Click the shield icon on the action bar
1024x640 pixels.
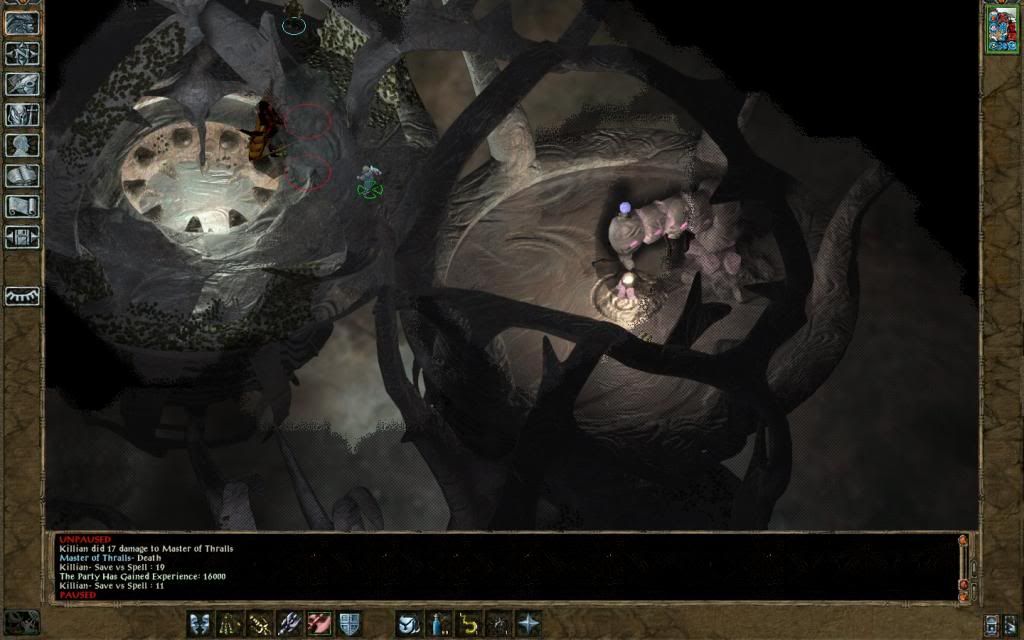pyautogui.click(x=349, y=624)
